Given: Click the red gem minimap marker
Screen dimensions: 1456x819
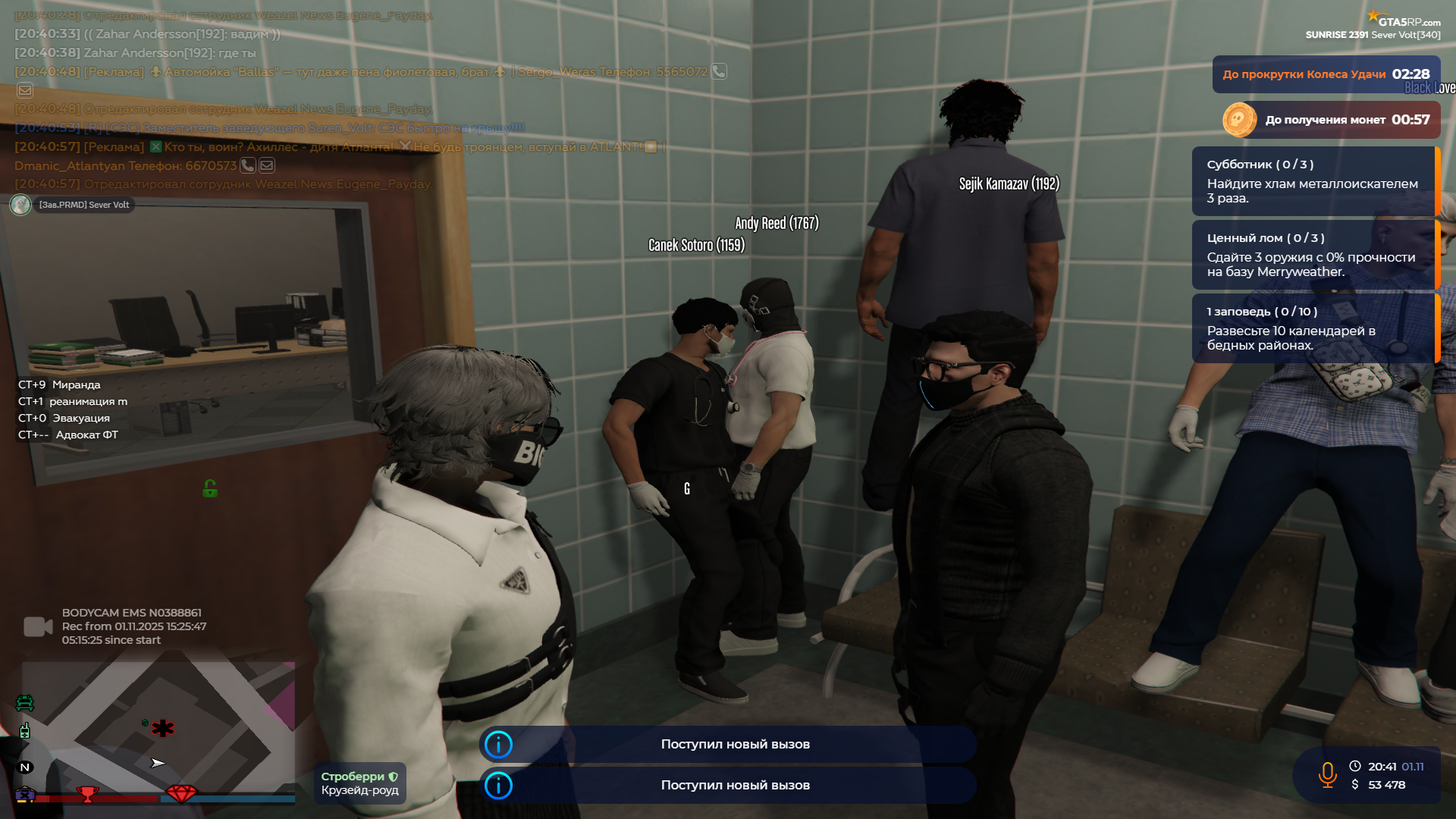Looking at the screenshot, I should click(x=180, y=793).
